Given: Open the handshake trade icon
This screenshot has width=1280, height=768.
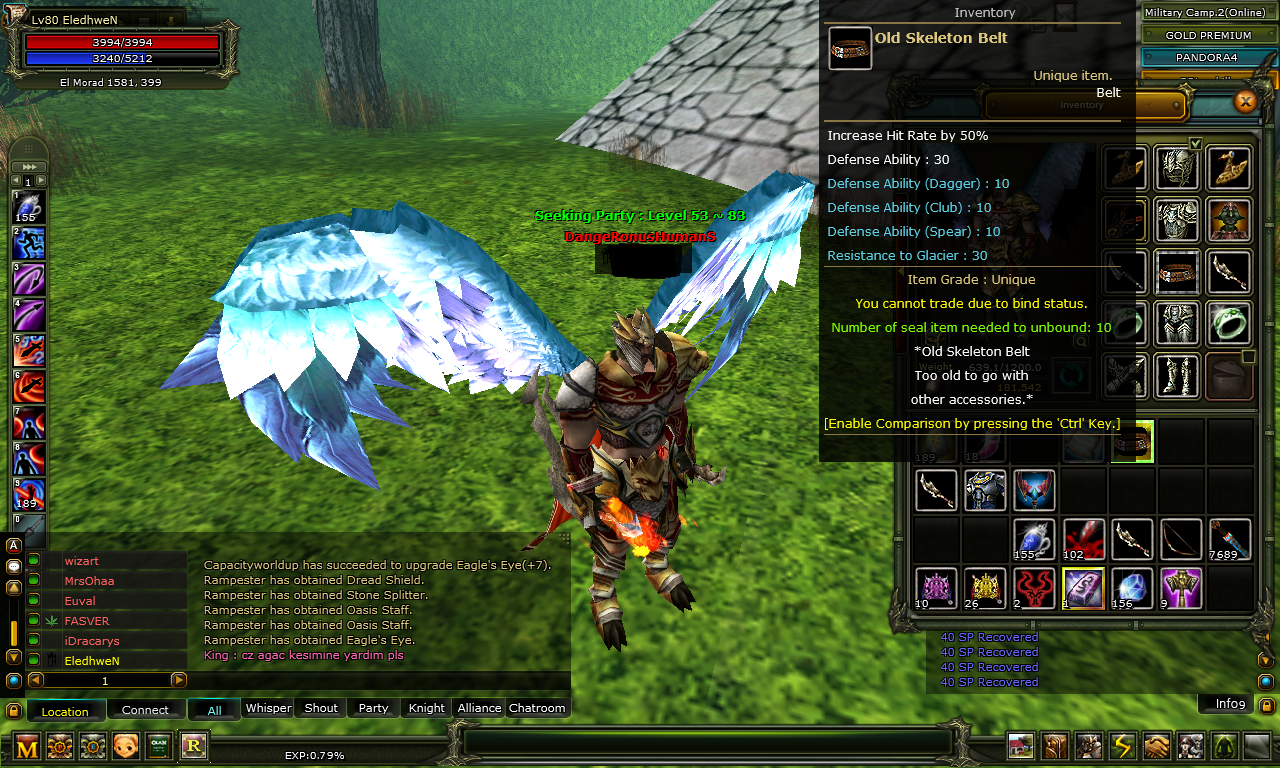Looking at the screenshot, I should (x=1155, y=746).
